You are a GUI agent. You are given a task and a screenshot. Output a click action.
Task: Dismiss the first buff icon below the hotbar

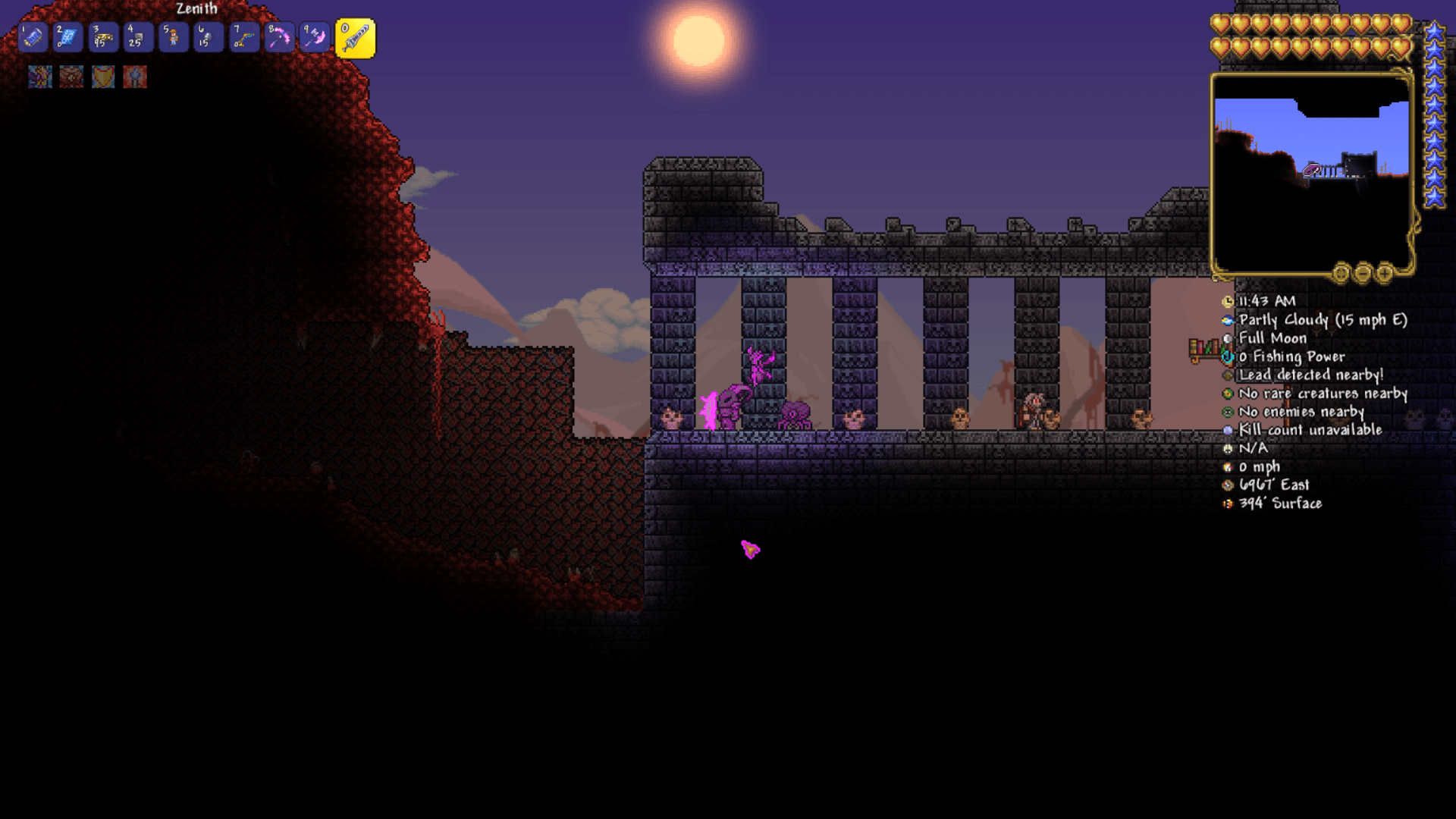(39, 77)
